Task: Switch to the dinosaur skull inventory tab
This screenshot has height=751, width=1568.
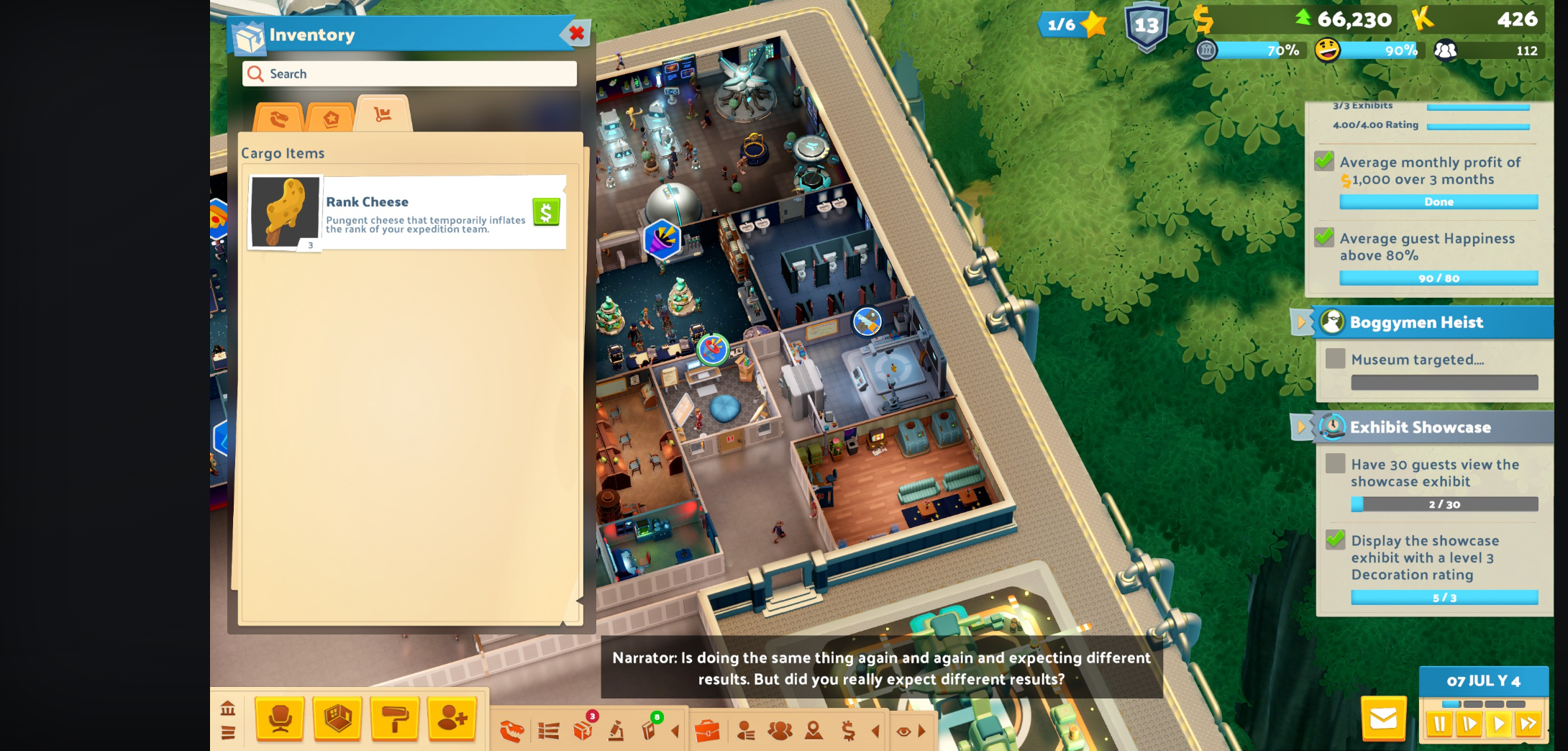Action: [278, 118]
